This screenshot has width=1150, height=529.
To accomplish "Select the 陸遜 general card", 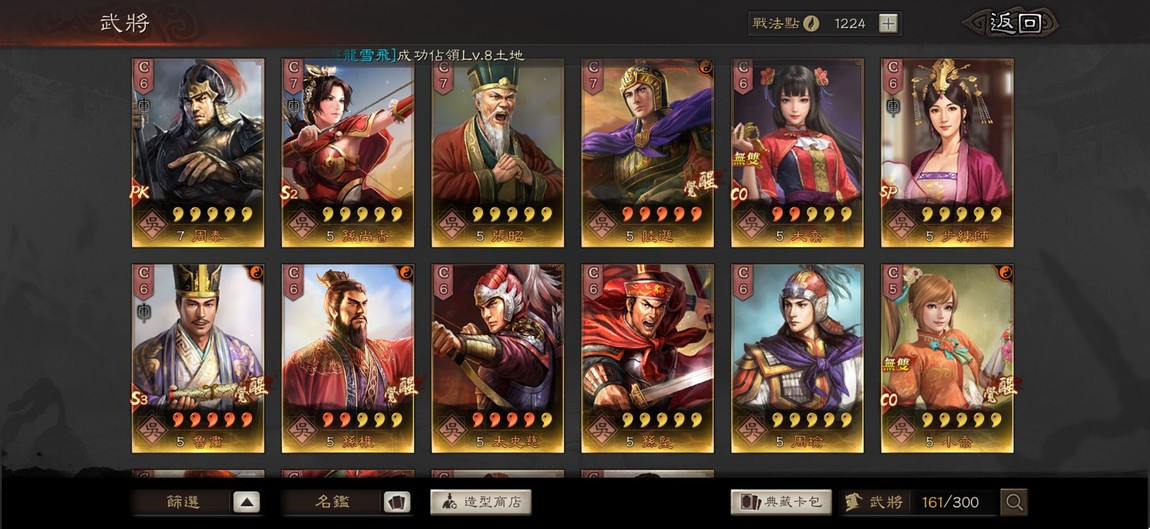I will (648, 152).
